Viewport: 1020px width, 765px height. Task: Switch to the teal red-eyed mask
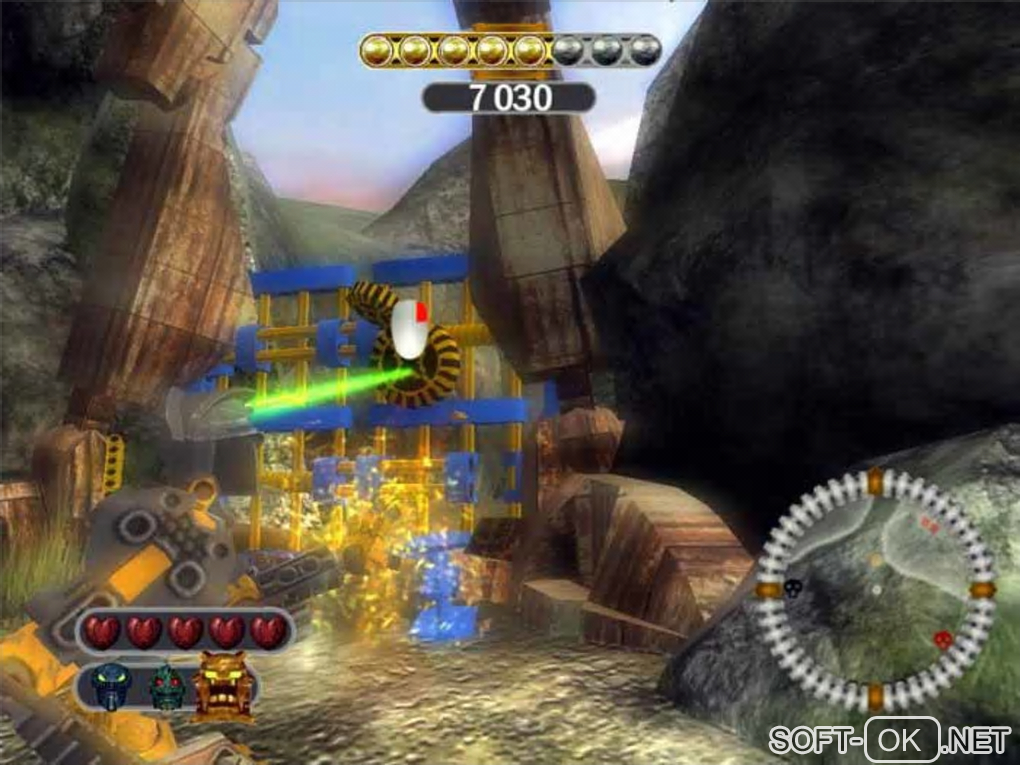click(x=166, y=688)
